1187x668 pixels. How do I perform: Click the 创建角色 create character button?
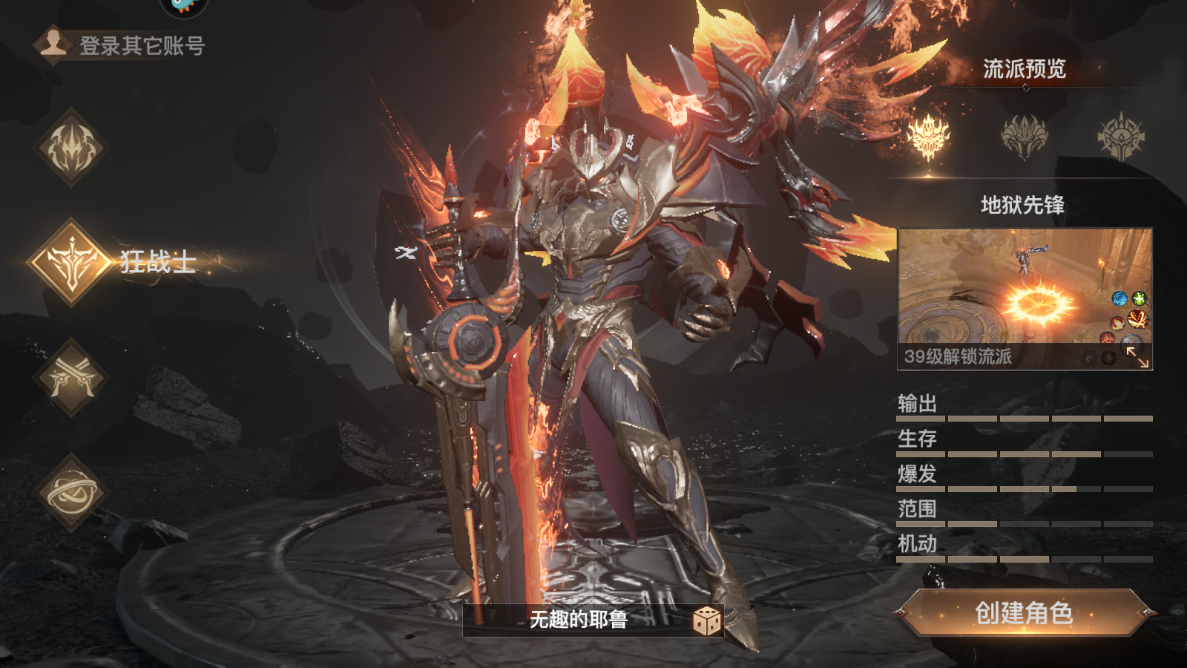[1024, 613]
